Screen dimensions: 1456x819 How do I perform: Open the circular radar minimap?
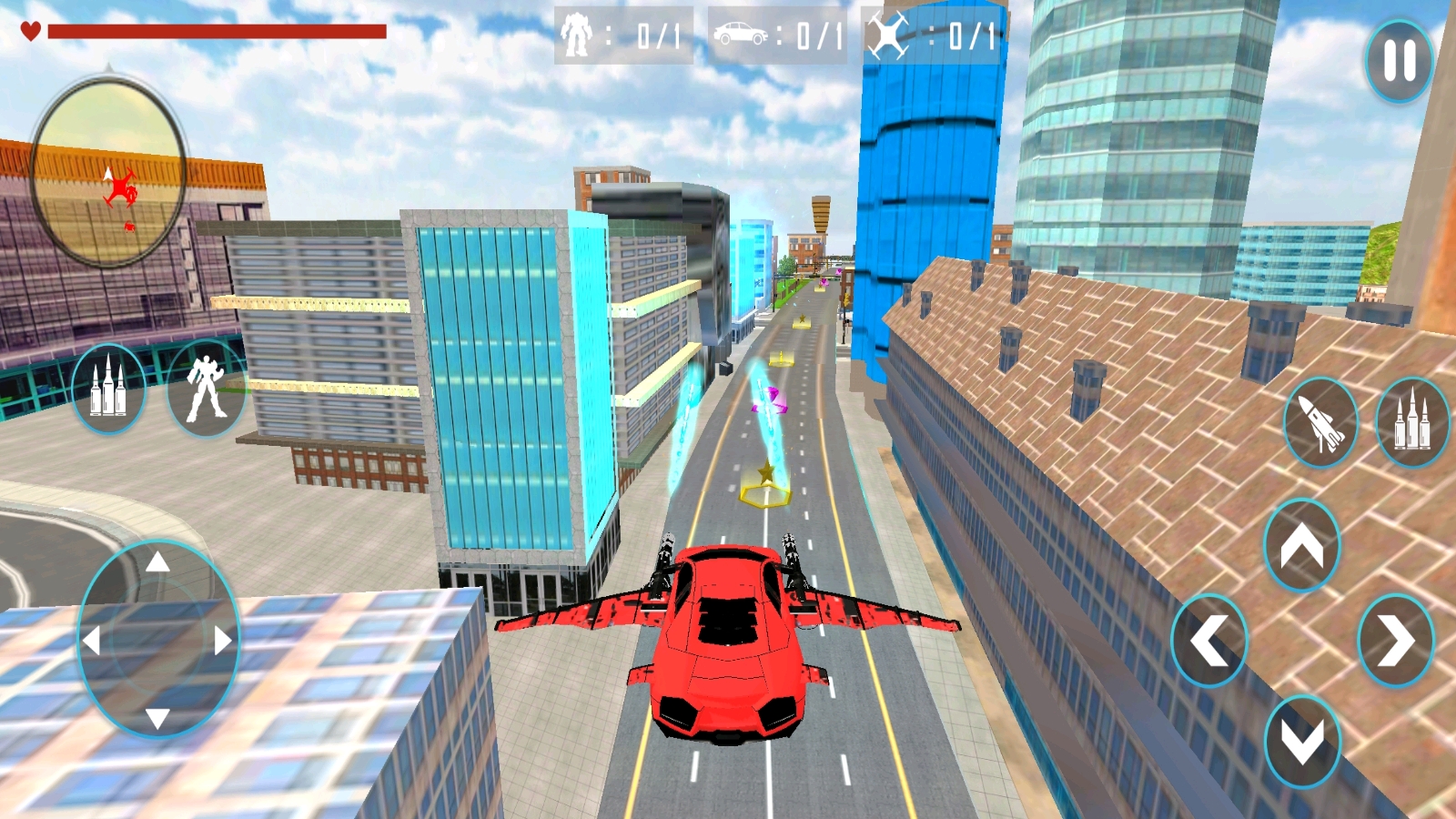(108, 173)
